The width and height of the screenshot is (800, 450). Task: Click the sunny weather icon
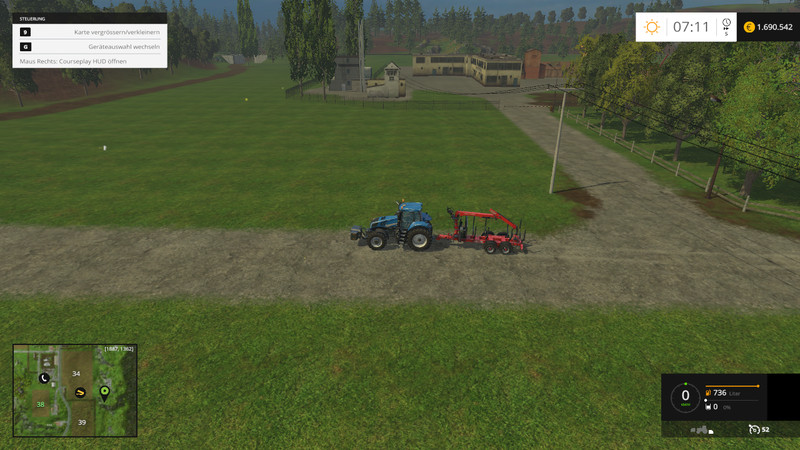(652, 27)
